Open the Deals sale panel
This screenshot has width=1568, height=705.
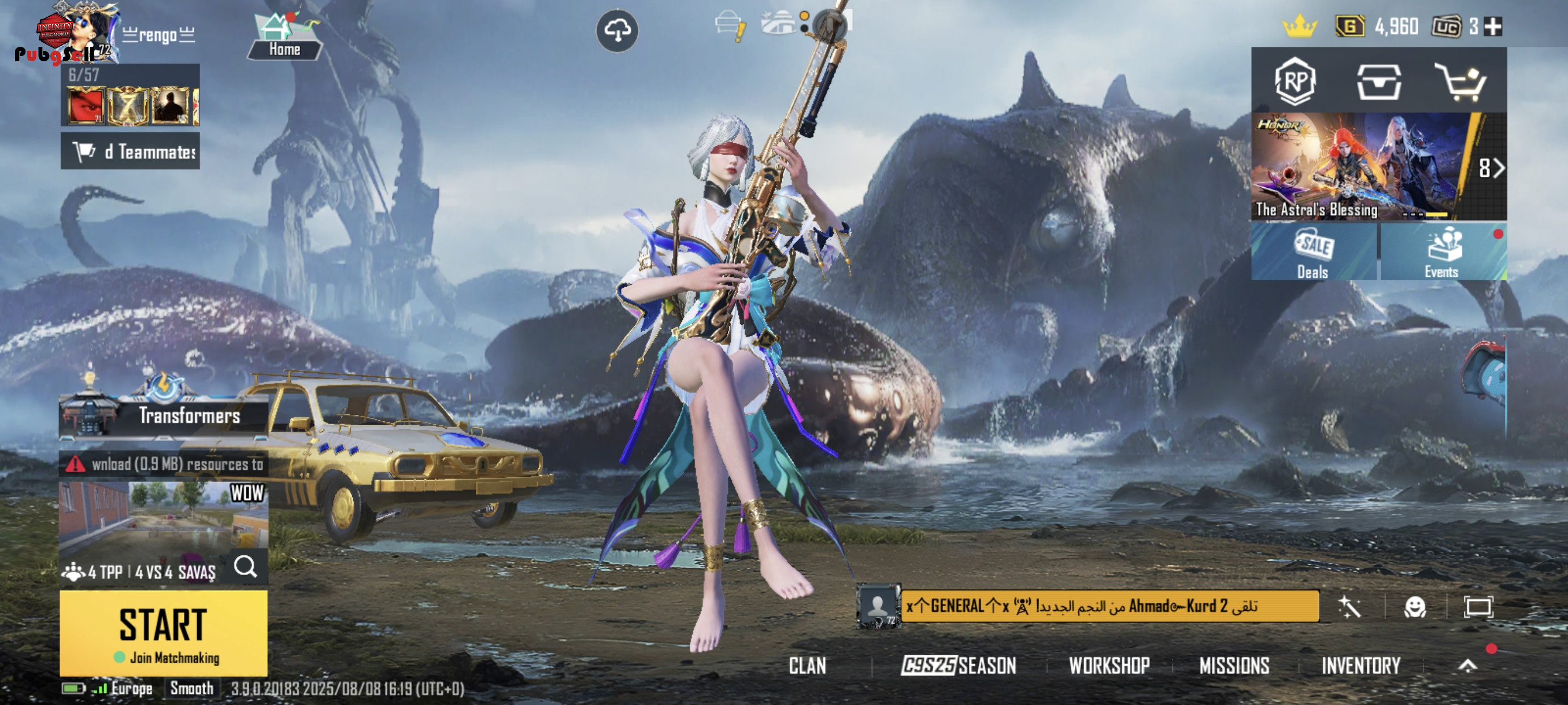tap(1313, 252)
